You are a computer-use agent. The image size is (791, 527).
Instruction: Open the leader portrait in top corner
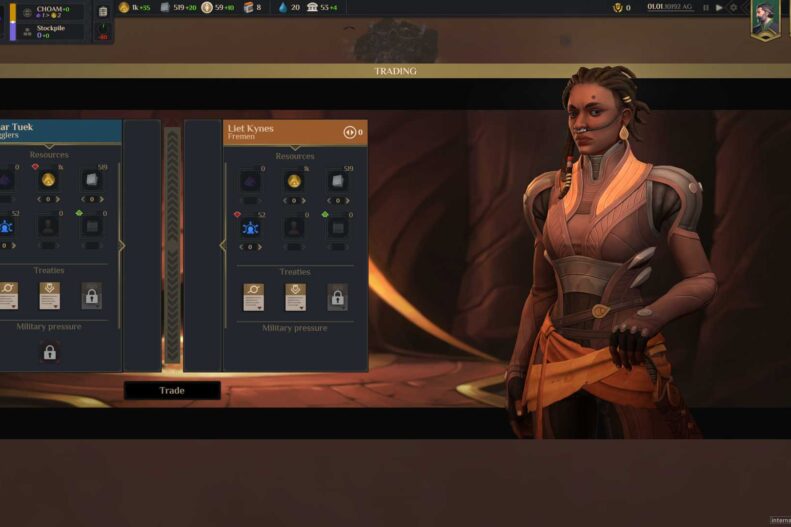click(x=766, y=19)
